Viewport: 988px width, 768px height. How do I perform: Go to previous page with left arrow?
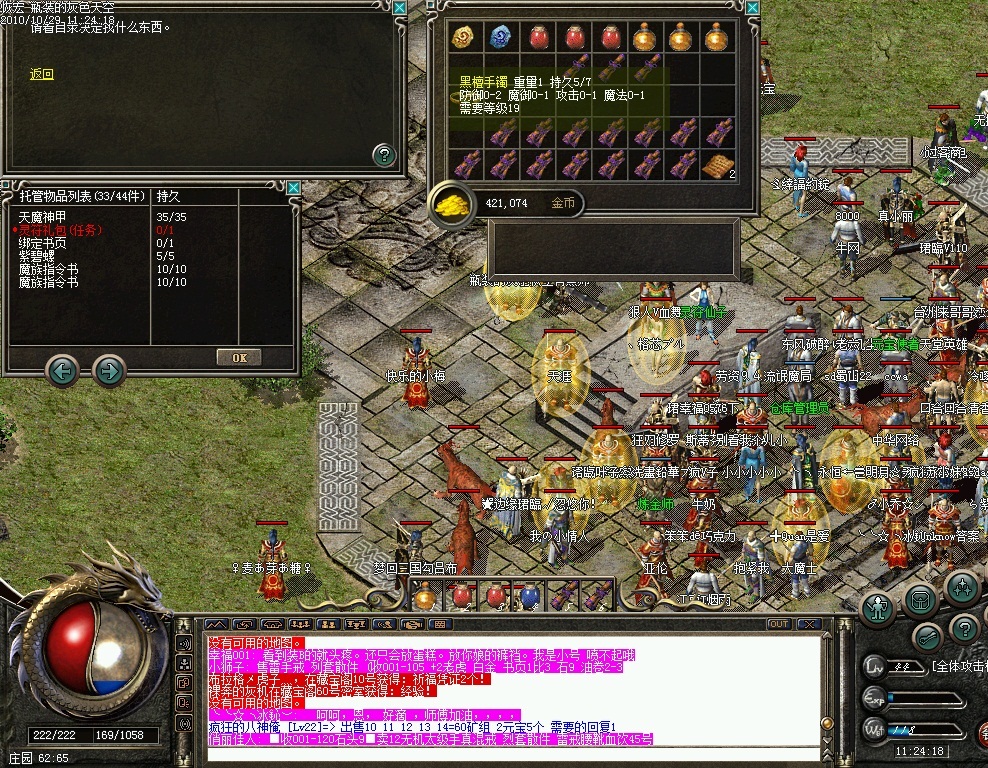point(62,372)
